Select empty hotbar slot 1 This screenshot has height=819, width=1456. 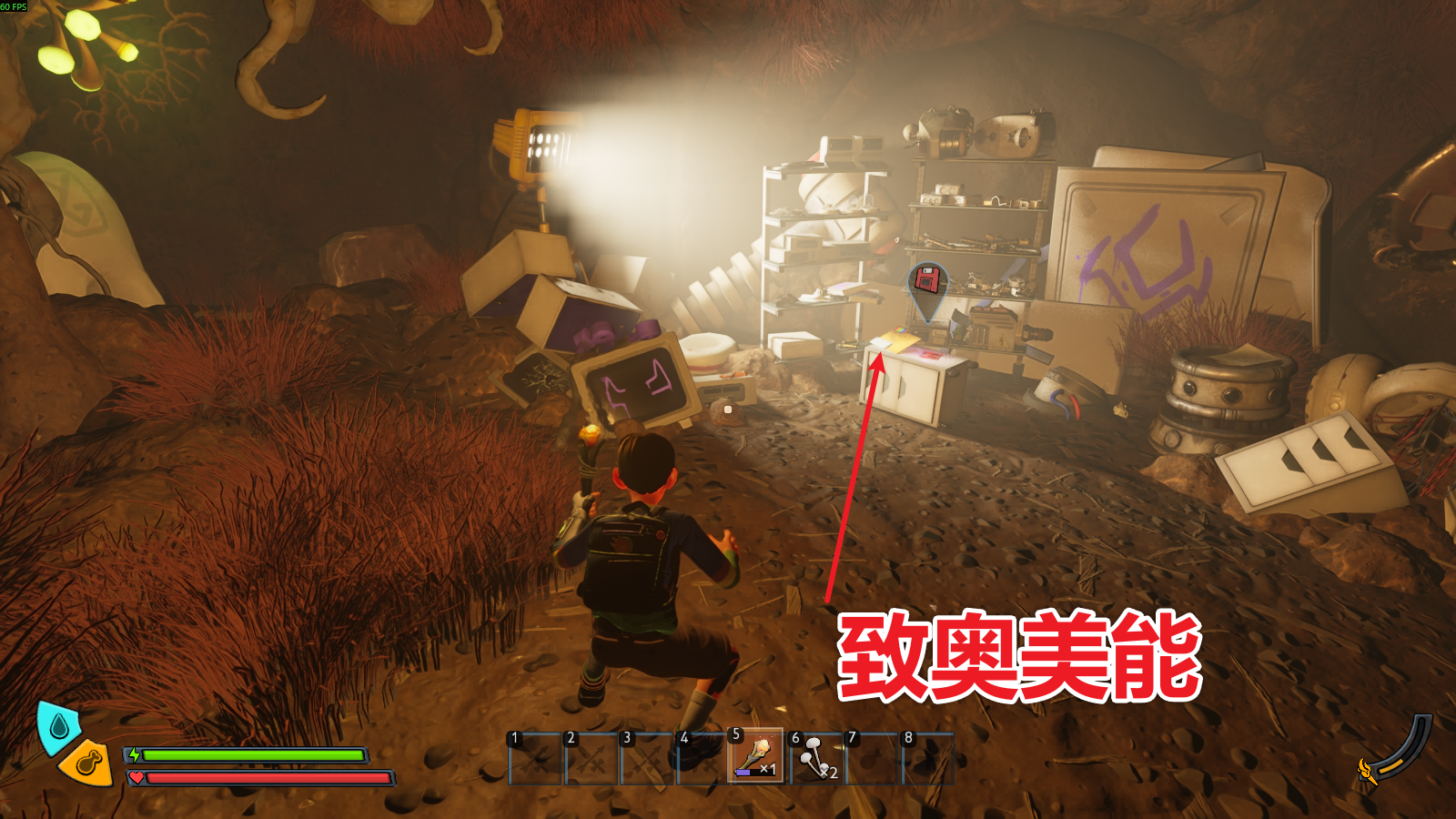(534, 758)
